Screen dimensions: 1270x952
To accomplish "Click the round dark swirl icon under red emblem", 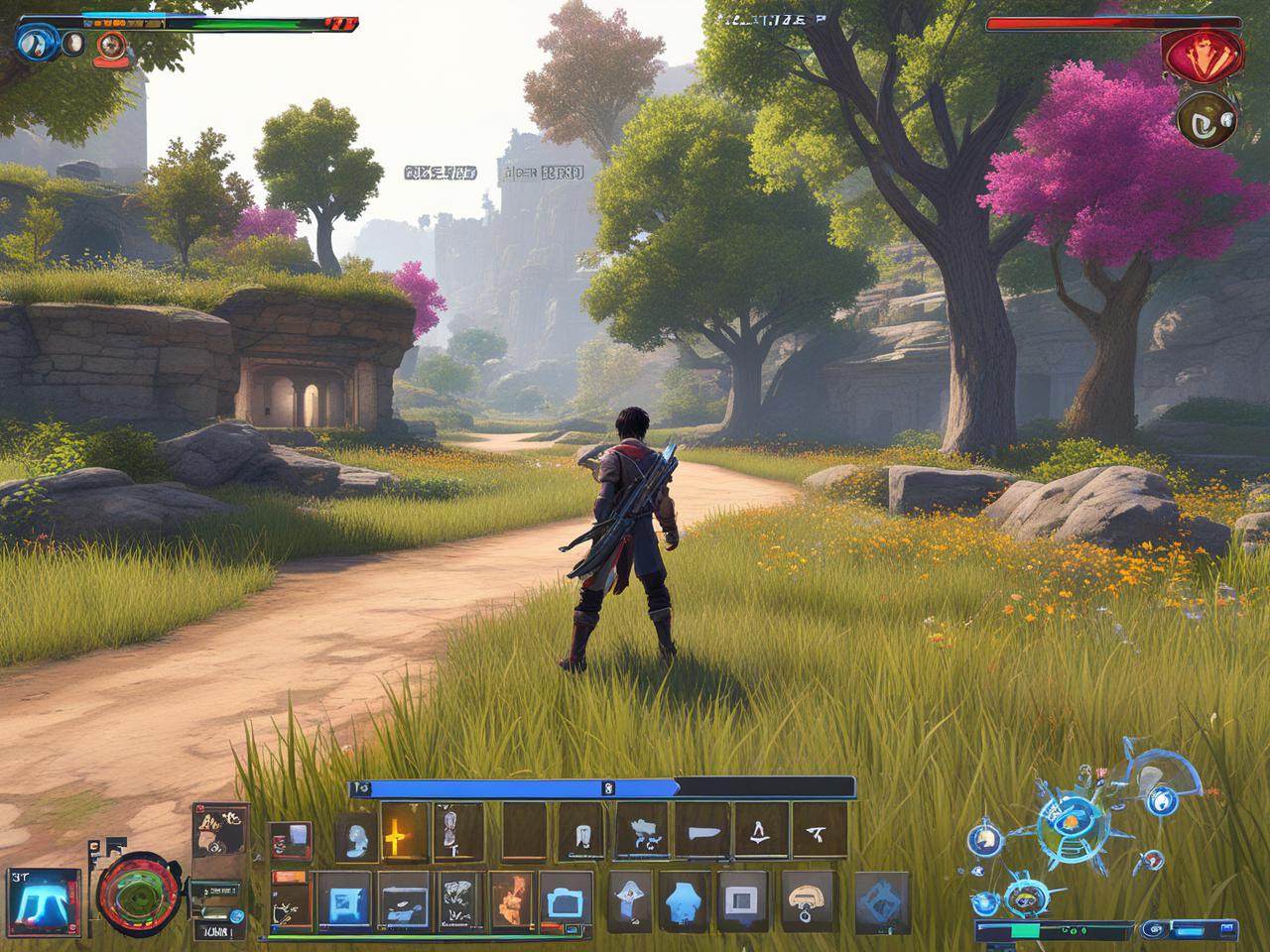I will (x=1207, y=119).
